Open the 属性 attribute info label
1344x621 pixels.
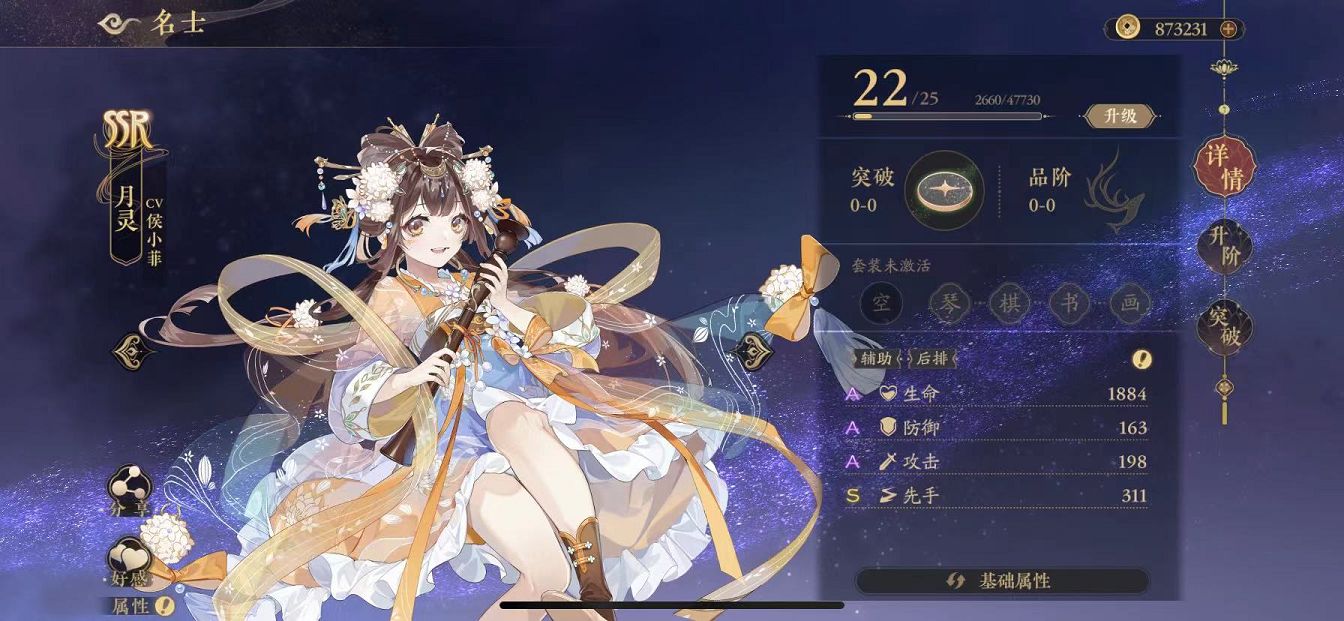[141, 605]
